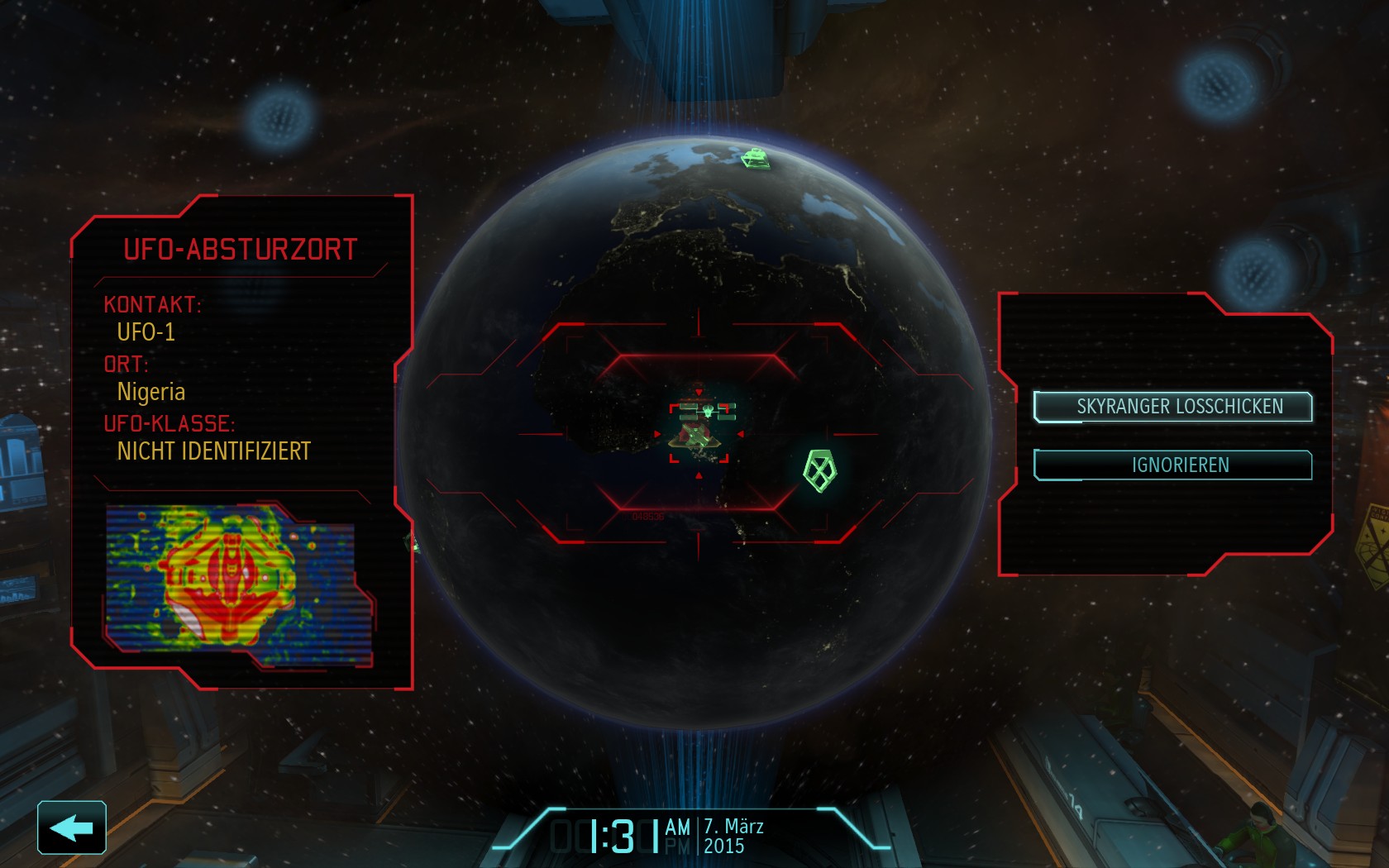View the UFO thermal scan image
This screenshot has height=868, width=1389.
(237, 584)
